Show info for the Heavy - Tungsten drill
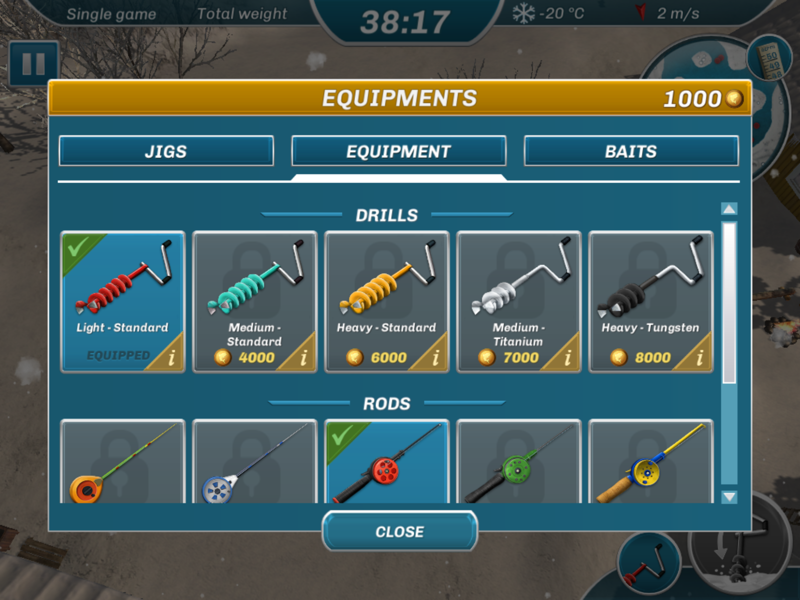The width and height of the screenshot is (800, 600). point(700,358)
